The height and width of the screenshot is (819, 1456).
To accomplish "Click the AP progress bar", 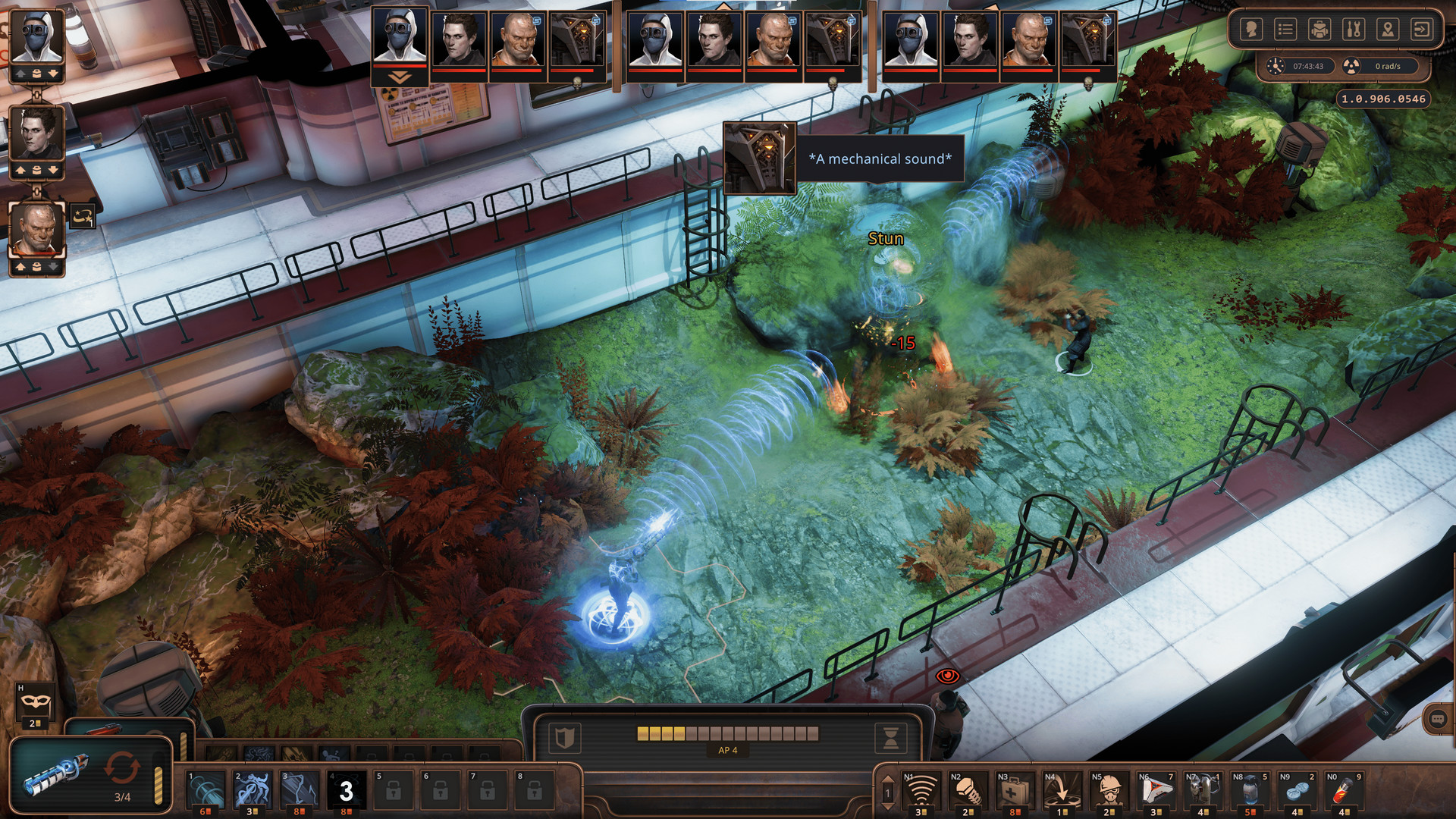I will 724,733.
